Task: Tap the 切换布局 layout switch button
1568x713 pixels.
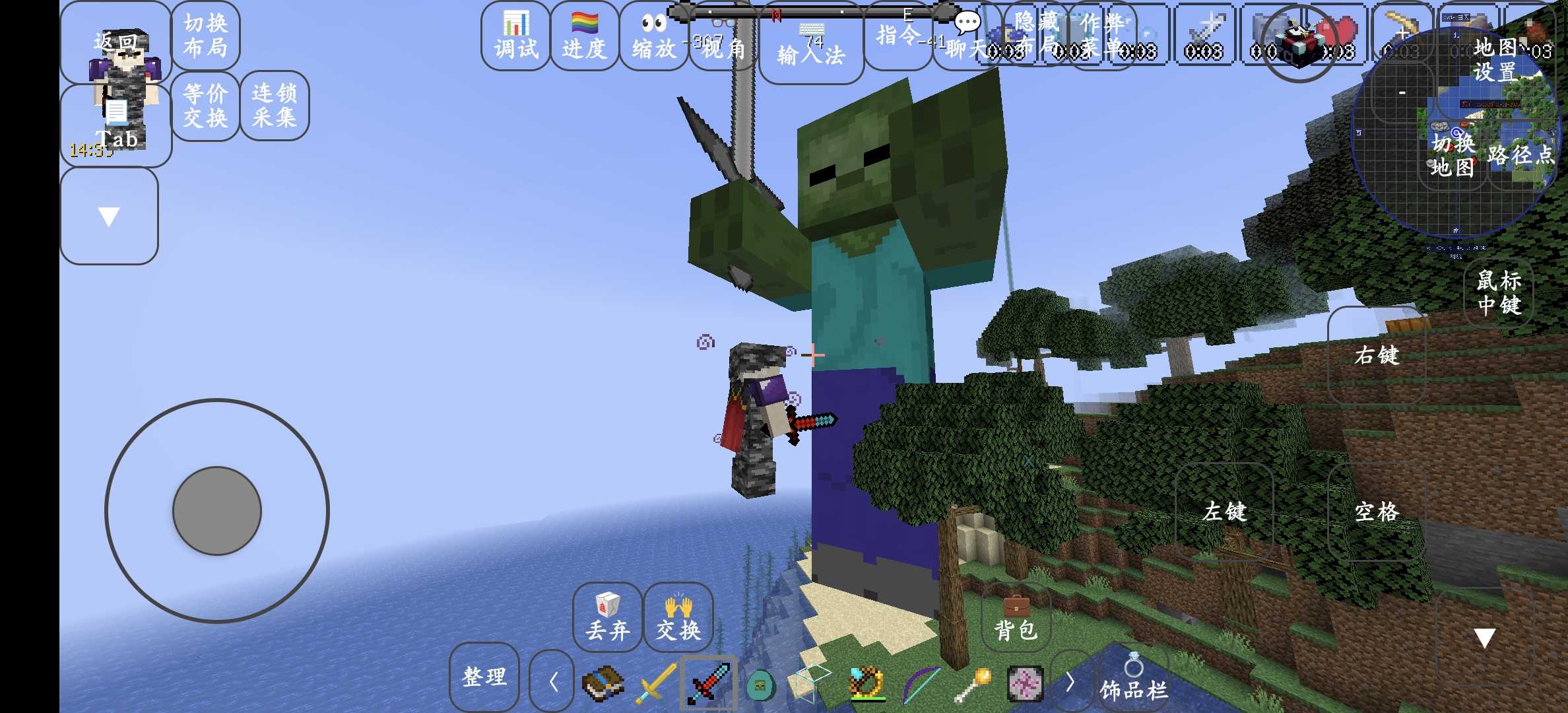Action: pos(205,36)
